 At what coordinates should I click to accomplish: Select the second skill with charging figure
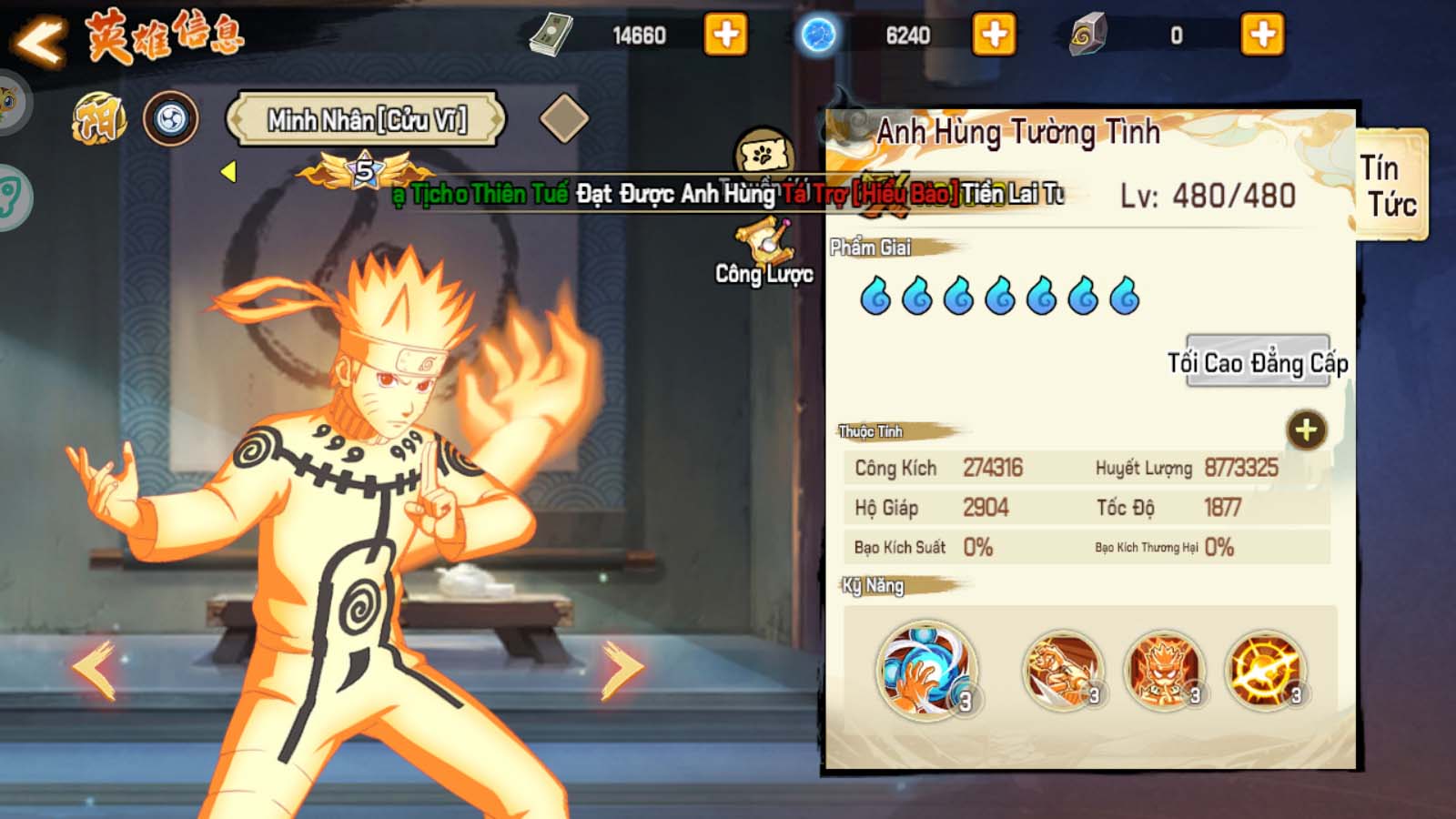tap(1062, 672)
